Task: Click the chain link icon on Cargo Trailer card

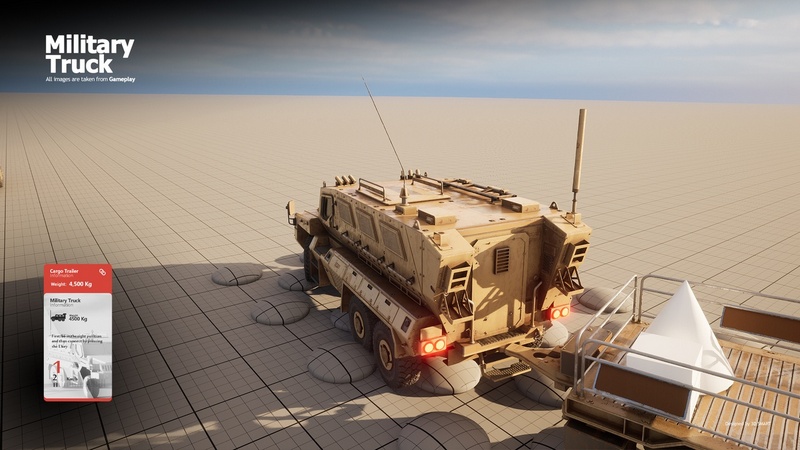Action: 102,272
